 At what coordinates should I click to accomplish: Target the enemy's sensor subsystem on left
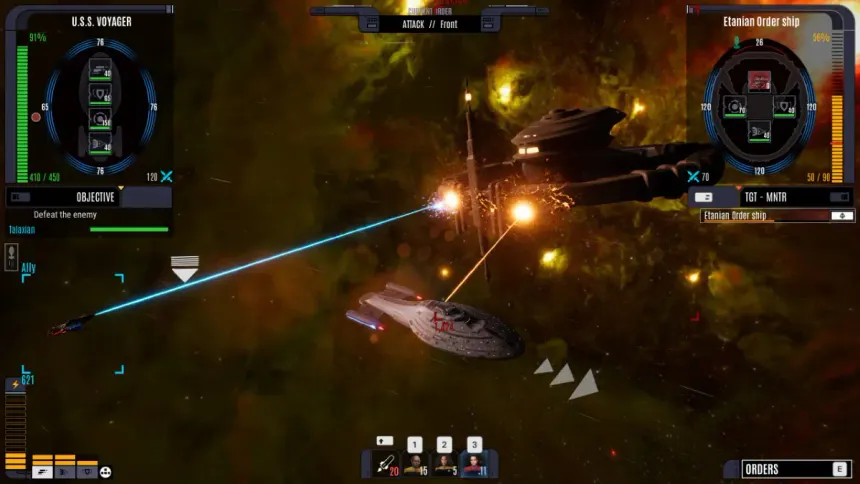[x=735, y=105]
